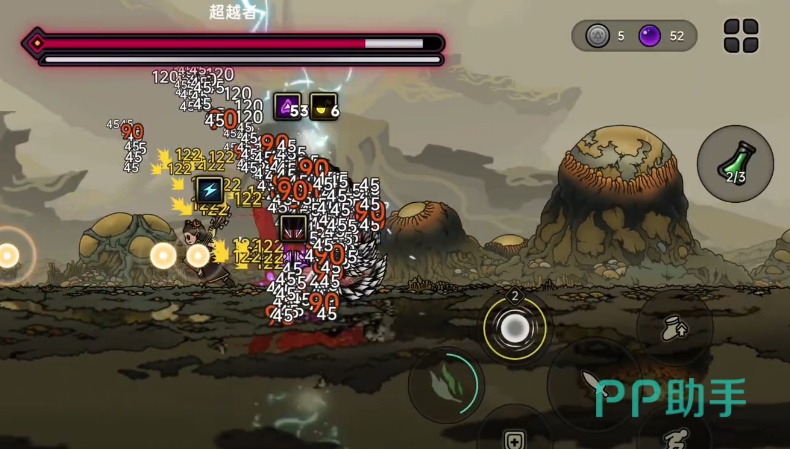Image resolution: width=790 pixels, height=449 pixels.
Task: Use the shield cross skill button
Action: (515, 436)
